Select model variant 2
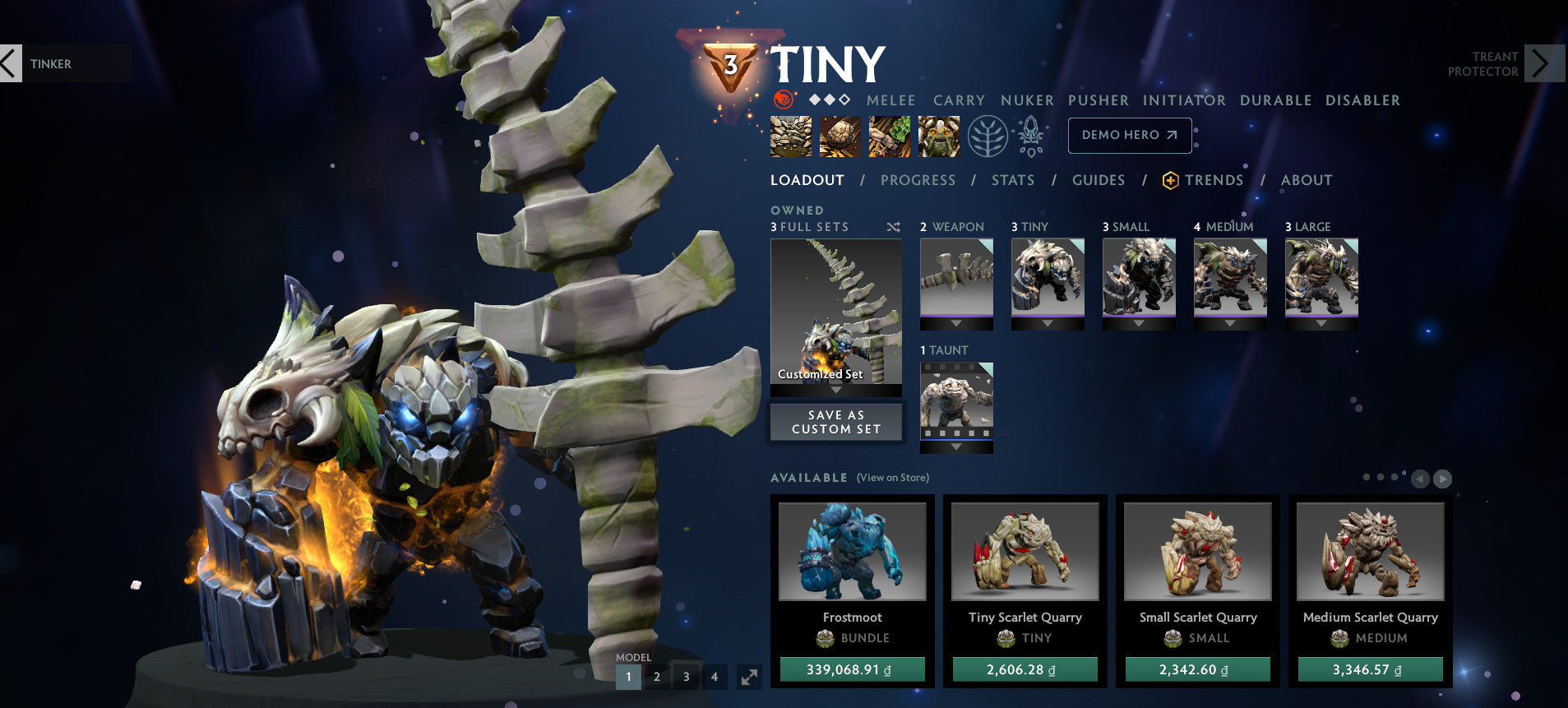 tap(657, 677)
